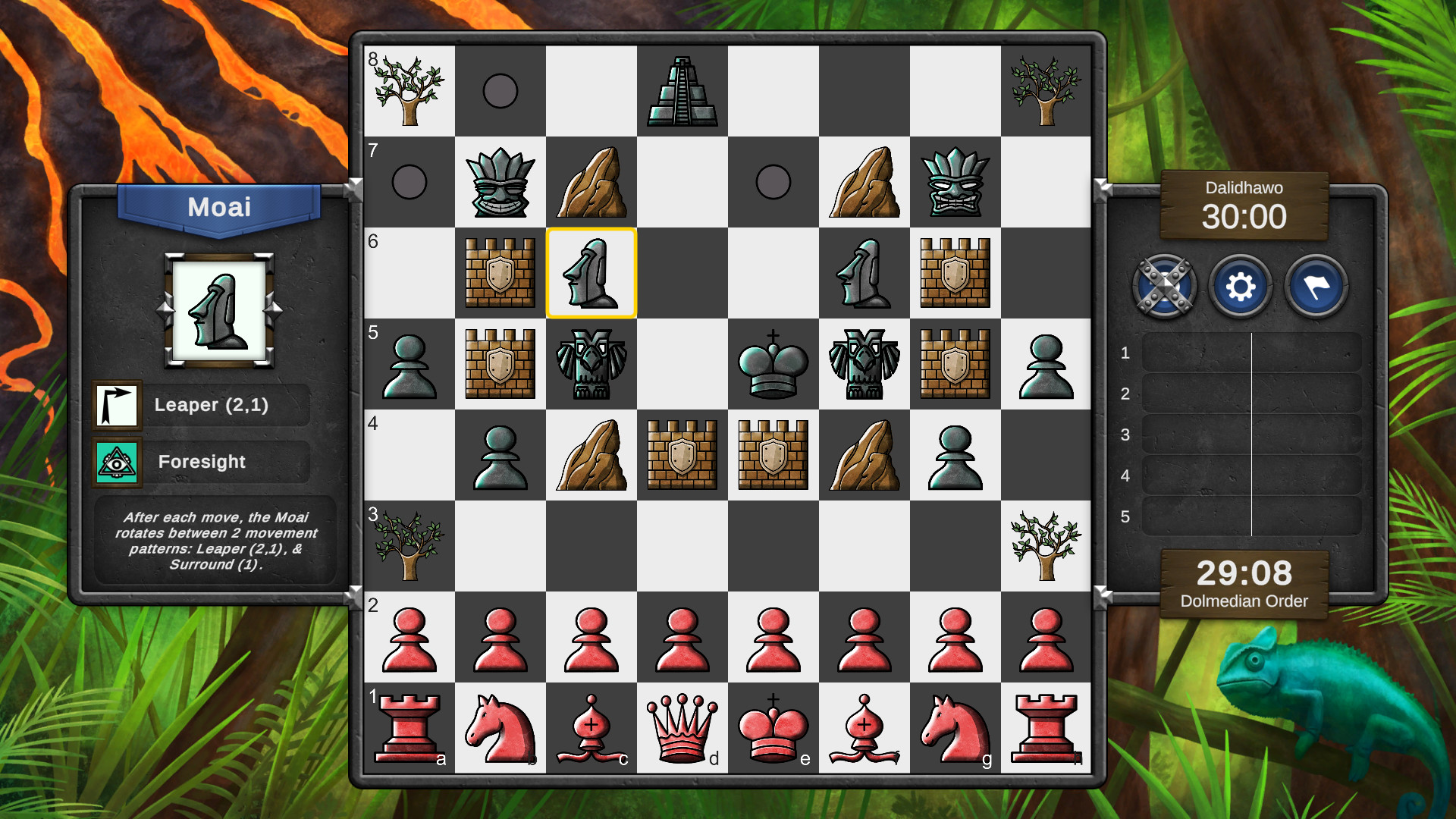1456x819 pixels.
Task: Click the green totem eagle on c5
Action: [591, 366]
